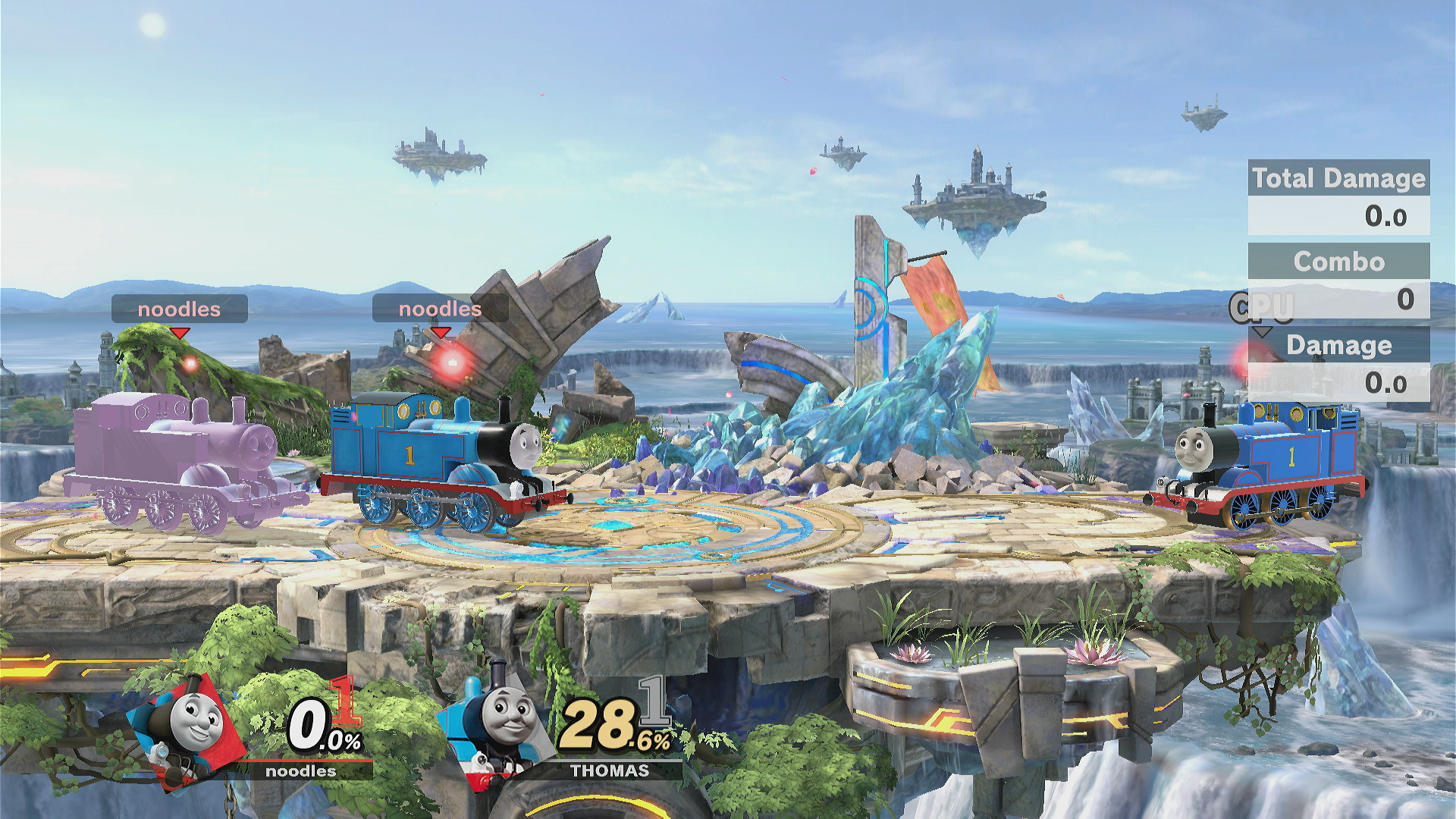Switch to the CPU tag above right Thomas

(1261, 309)
